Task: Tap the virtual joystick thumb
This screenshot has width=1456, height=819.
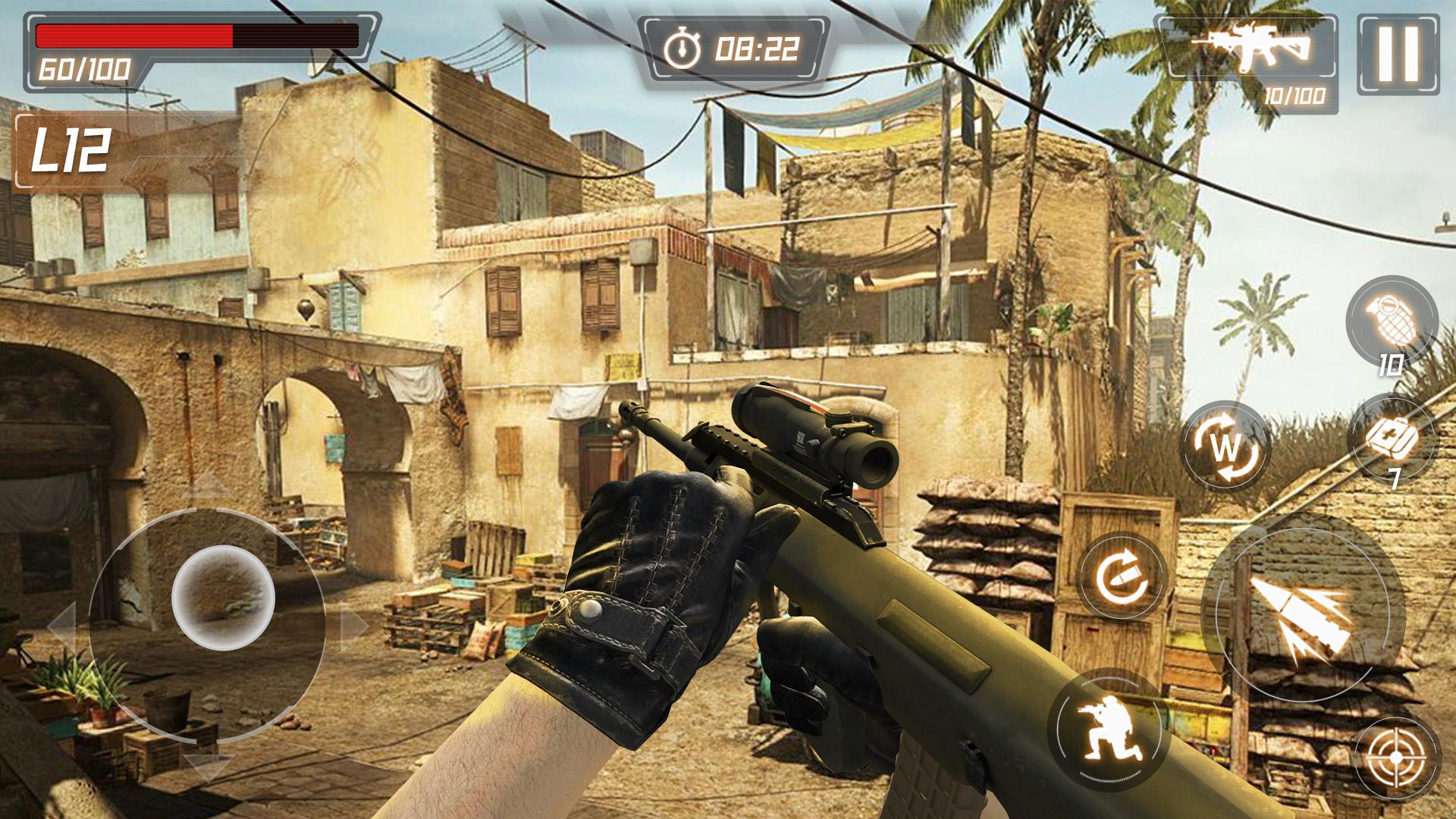Action: pos(223,596)
